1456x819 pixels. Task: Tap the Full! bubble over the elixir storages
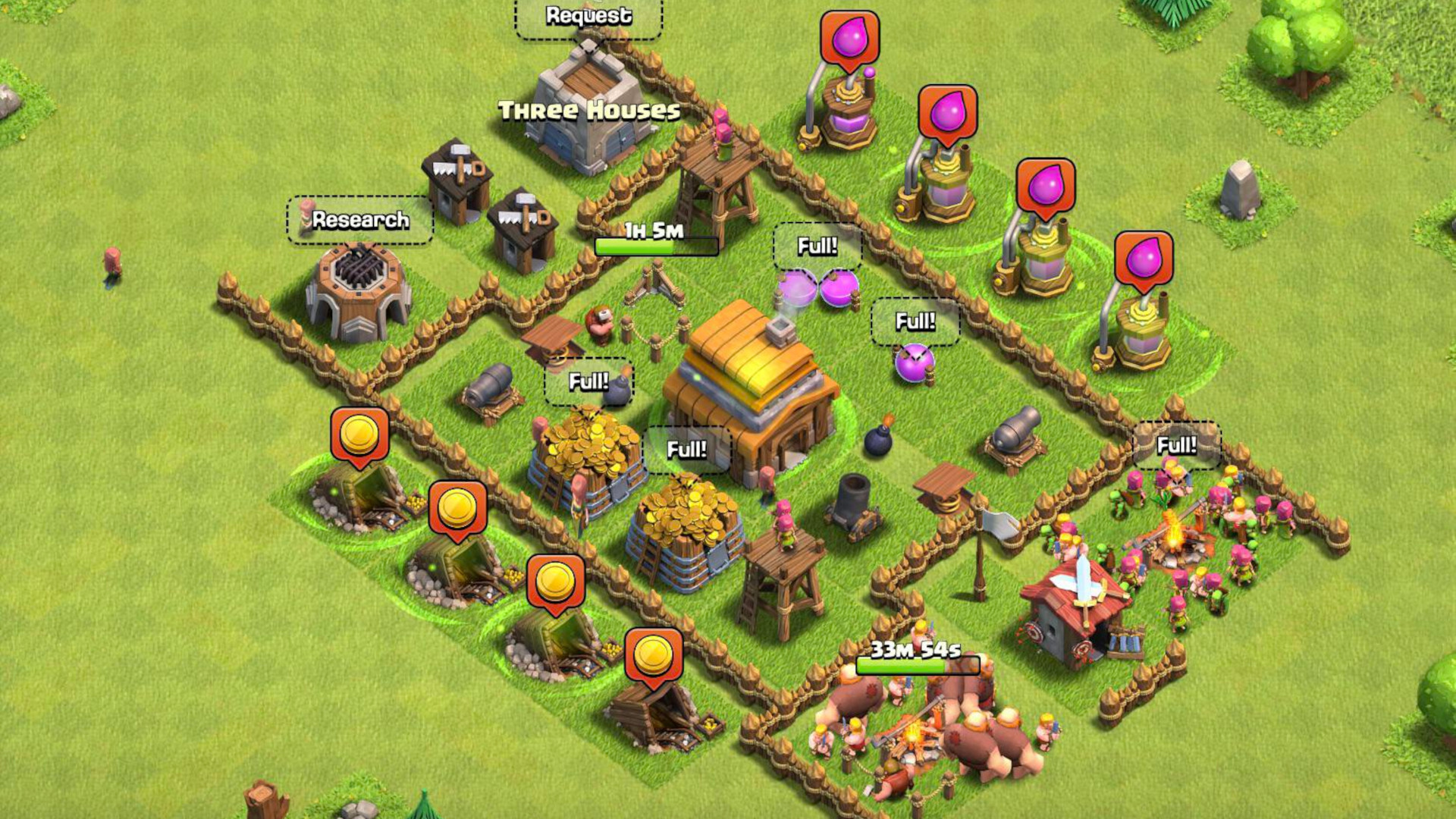(817, 246)
